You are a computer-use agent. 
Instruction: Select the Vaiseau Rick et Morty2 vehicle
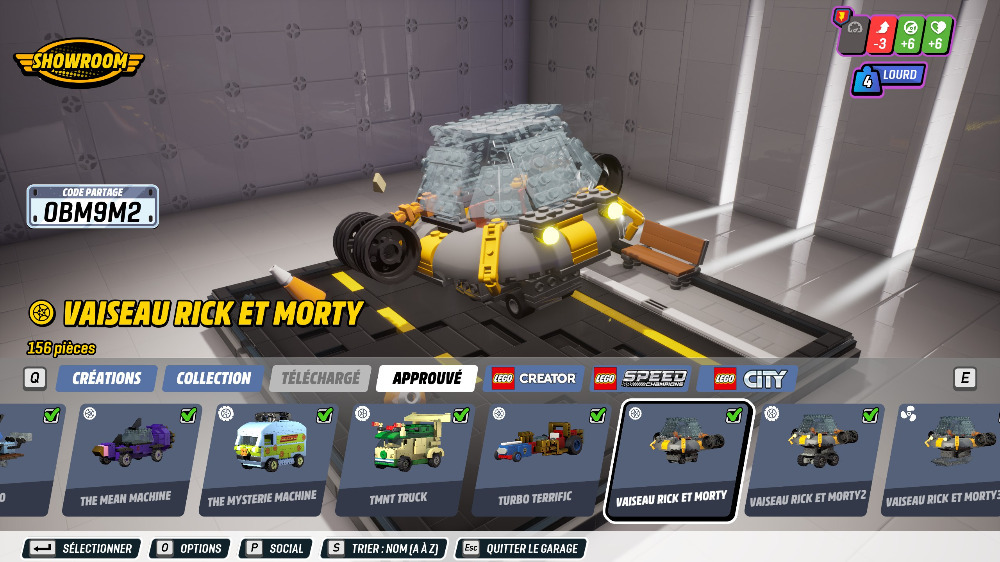808,459
